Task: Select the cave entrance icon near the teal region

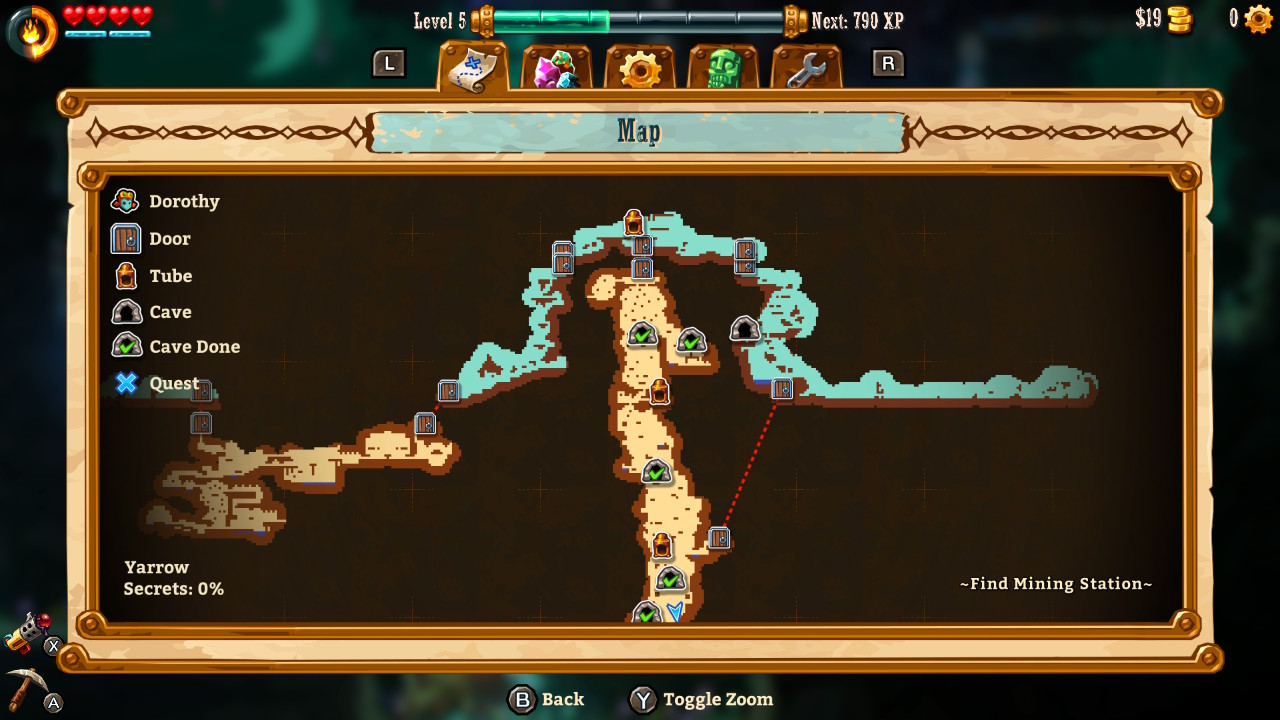Action: pyautogui.click(x=745, y=330)
